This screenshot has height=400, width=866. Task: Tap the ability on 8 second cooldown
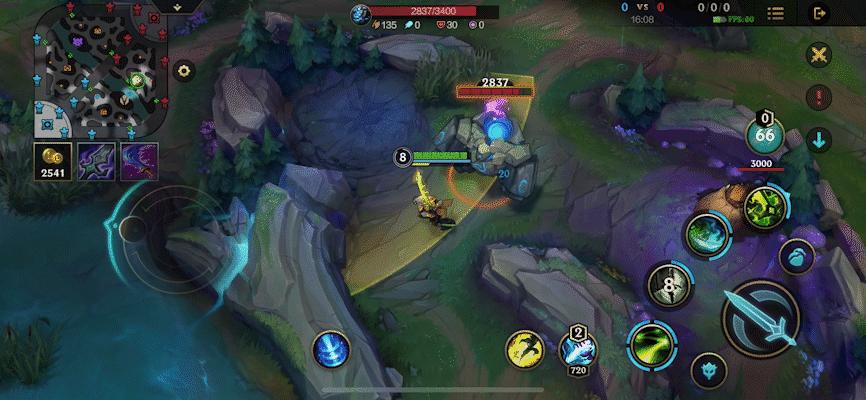[670, 285]
